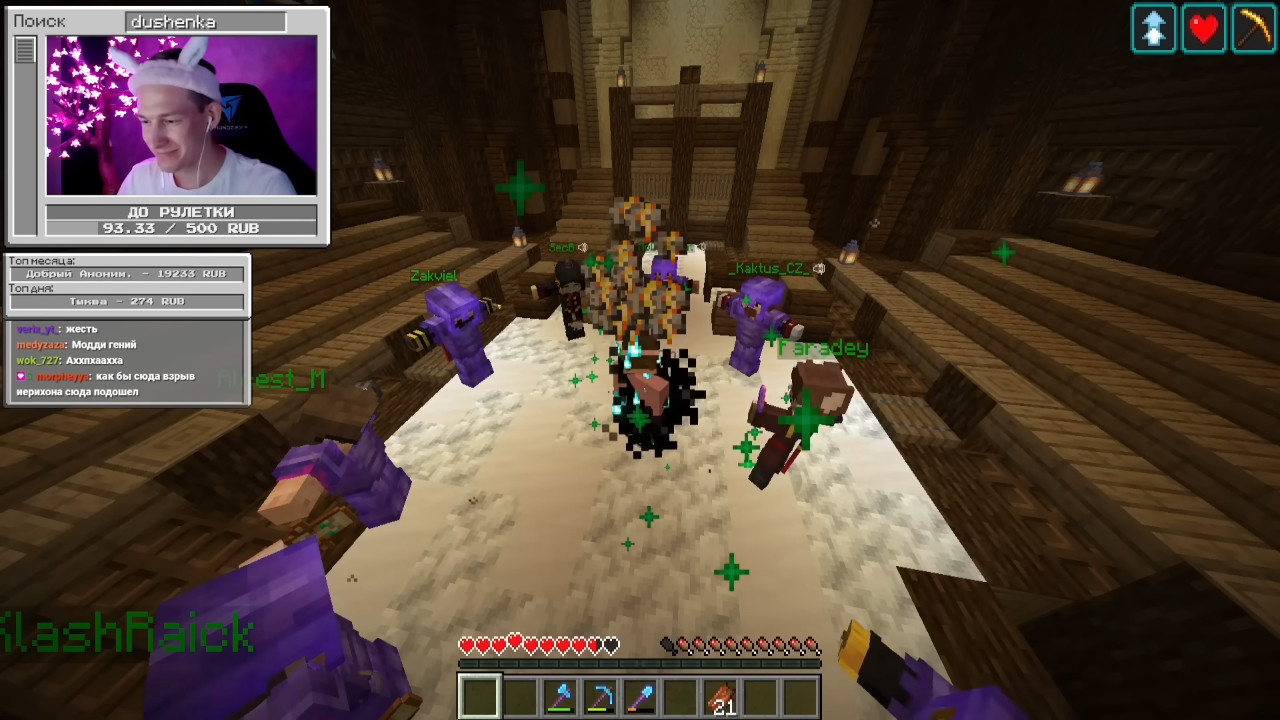Screen dimensions: 1280x720
Task: Click the highlighted empty first hotbar slot
Action: [x=480, y=697]
